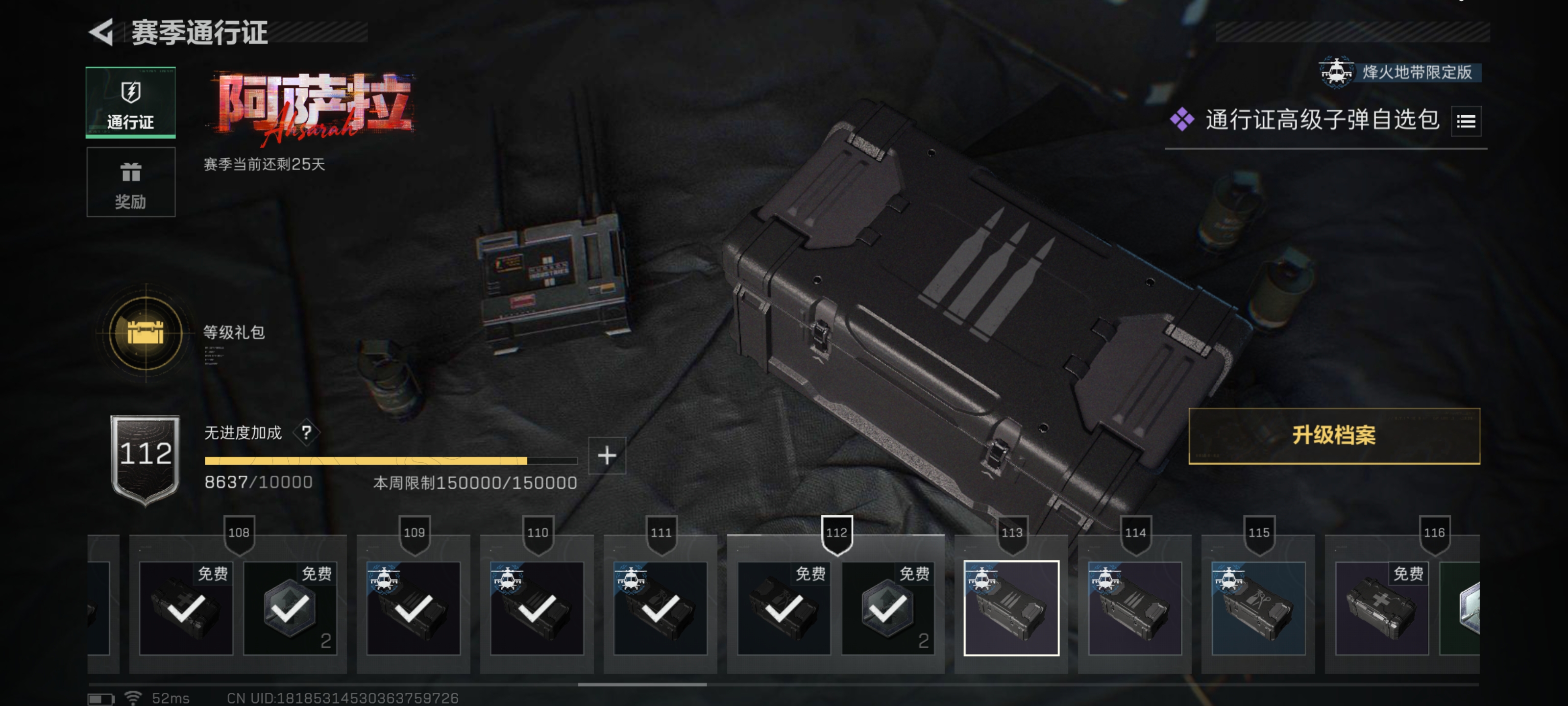Open the 等级礼包 gold chest icon
Viewport: 1568px width, 706px height.
tap(146, 332)
